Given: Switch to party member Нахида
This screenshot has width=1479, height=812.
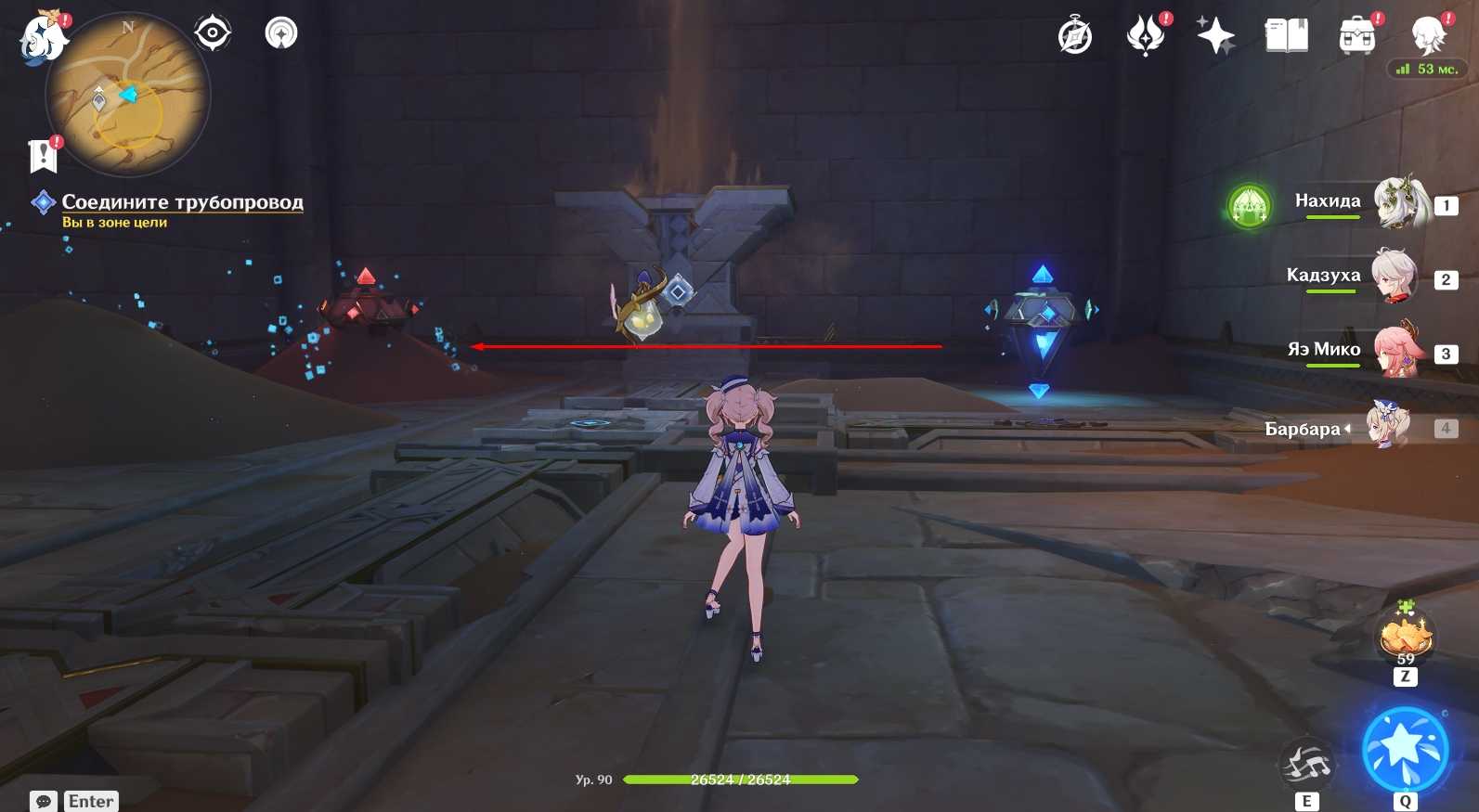Looking at the screenshot, I should pos(1399,202).
